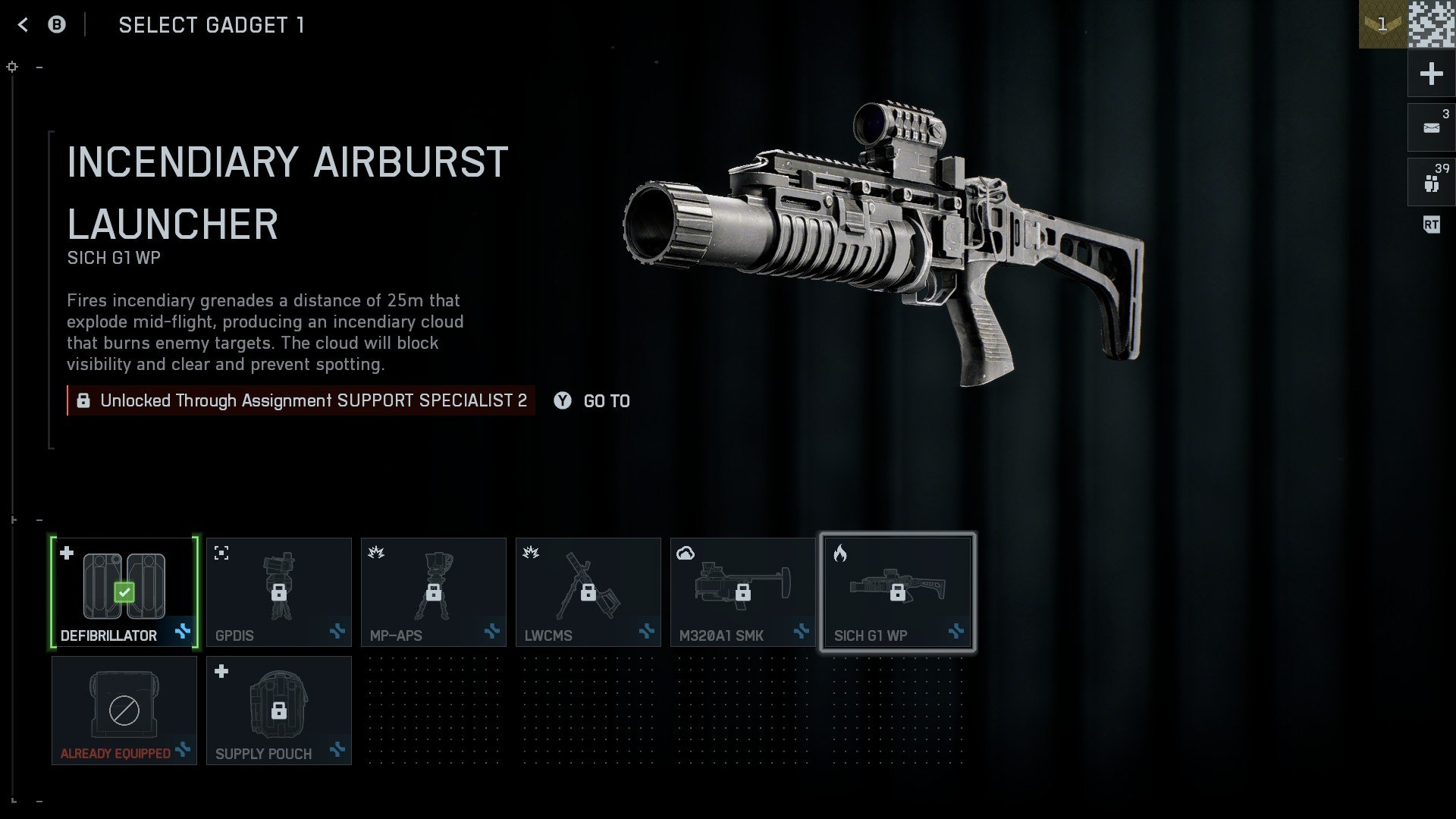Select the Supply Pouch gadget tile

click(x=278, y=710)
